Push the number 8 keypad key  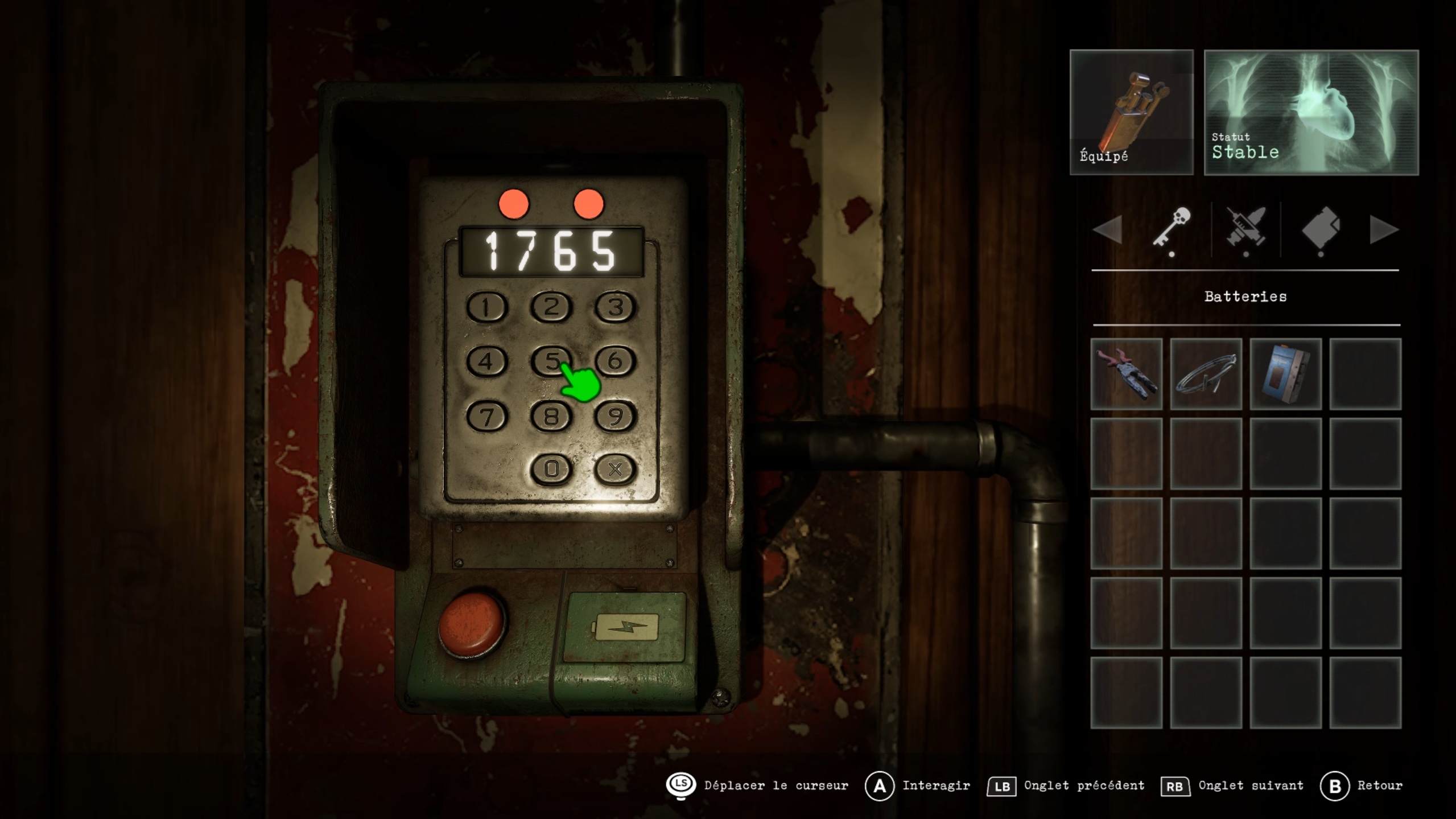point(551,416)
